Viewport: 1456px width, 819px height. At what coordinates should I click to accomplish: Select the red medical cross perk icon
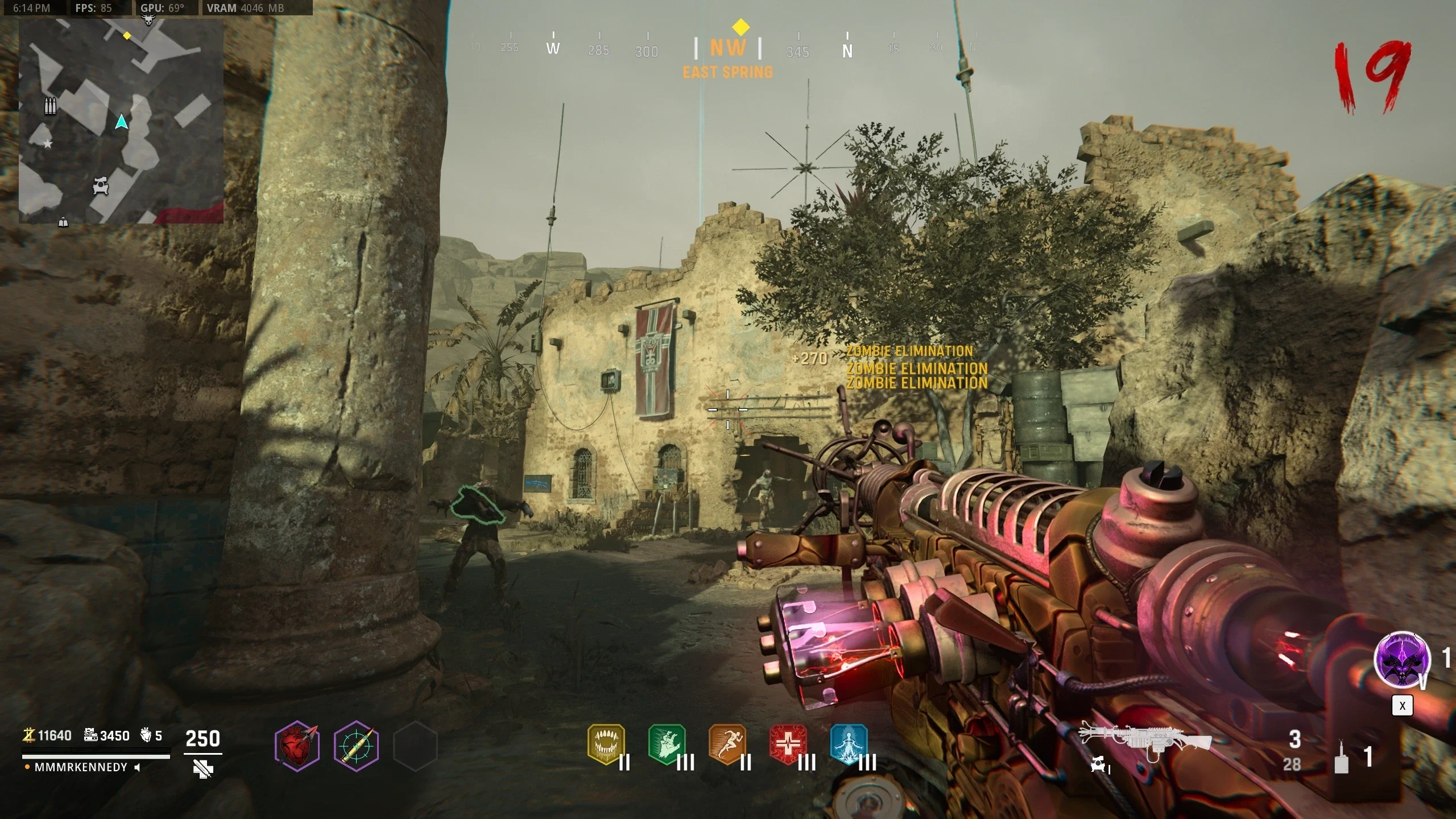click(788, 743)
